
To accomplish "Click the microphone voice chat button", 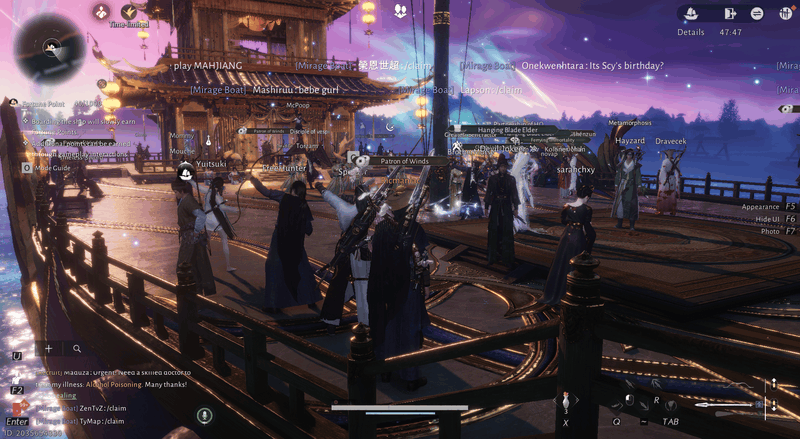I will pyautogui.click(x=204, y=415).
